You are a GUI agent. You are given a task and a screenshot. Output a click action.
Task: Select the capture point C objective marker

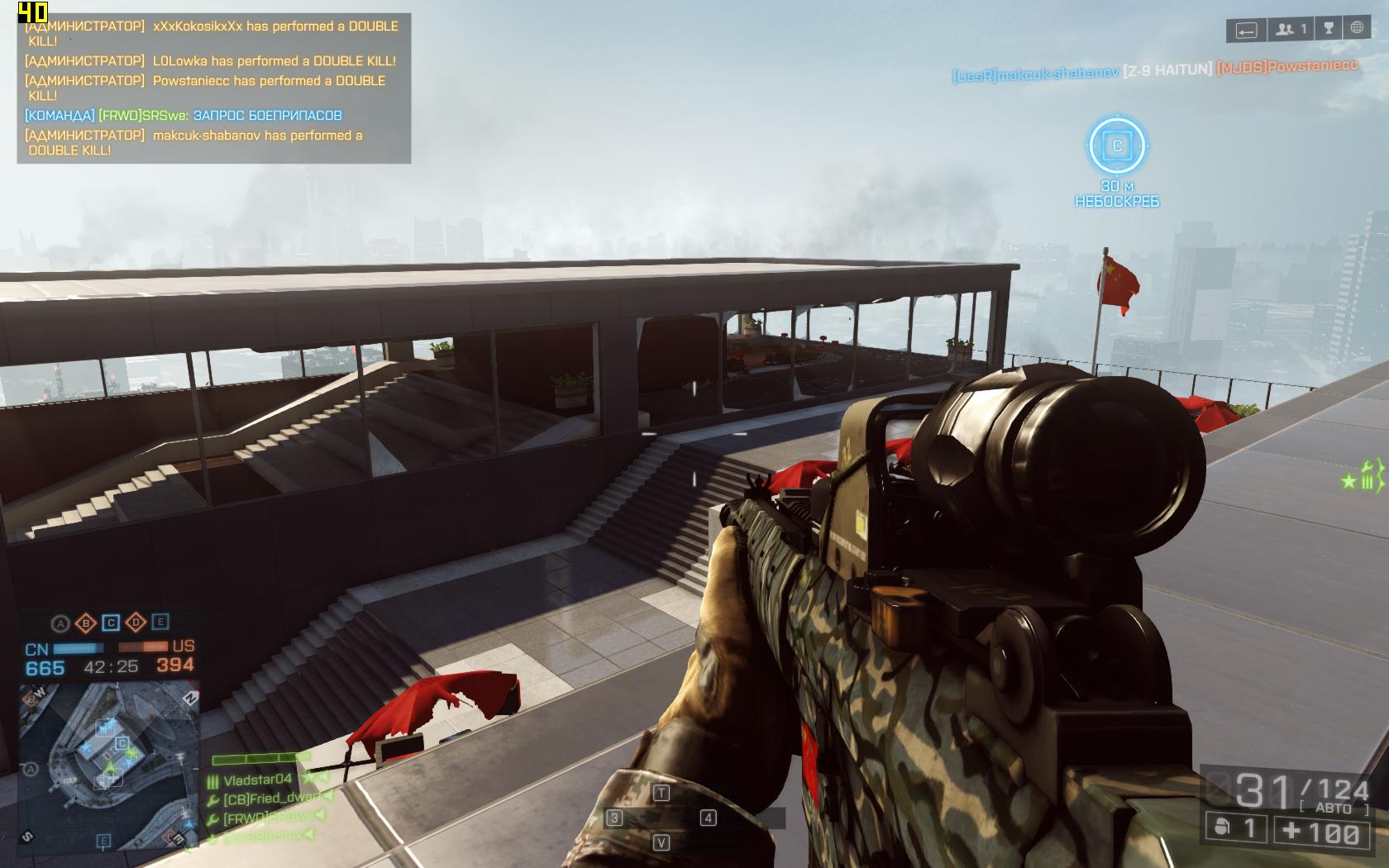pos(1117,146)
